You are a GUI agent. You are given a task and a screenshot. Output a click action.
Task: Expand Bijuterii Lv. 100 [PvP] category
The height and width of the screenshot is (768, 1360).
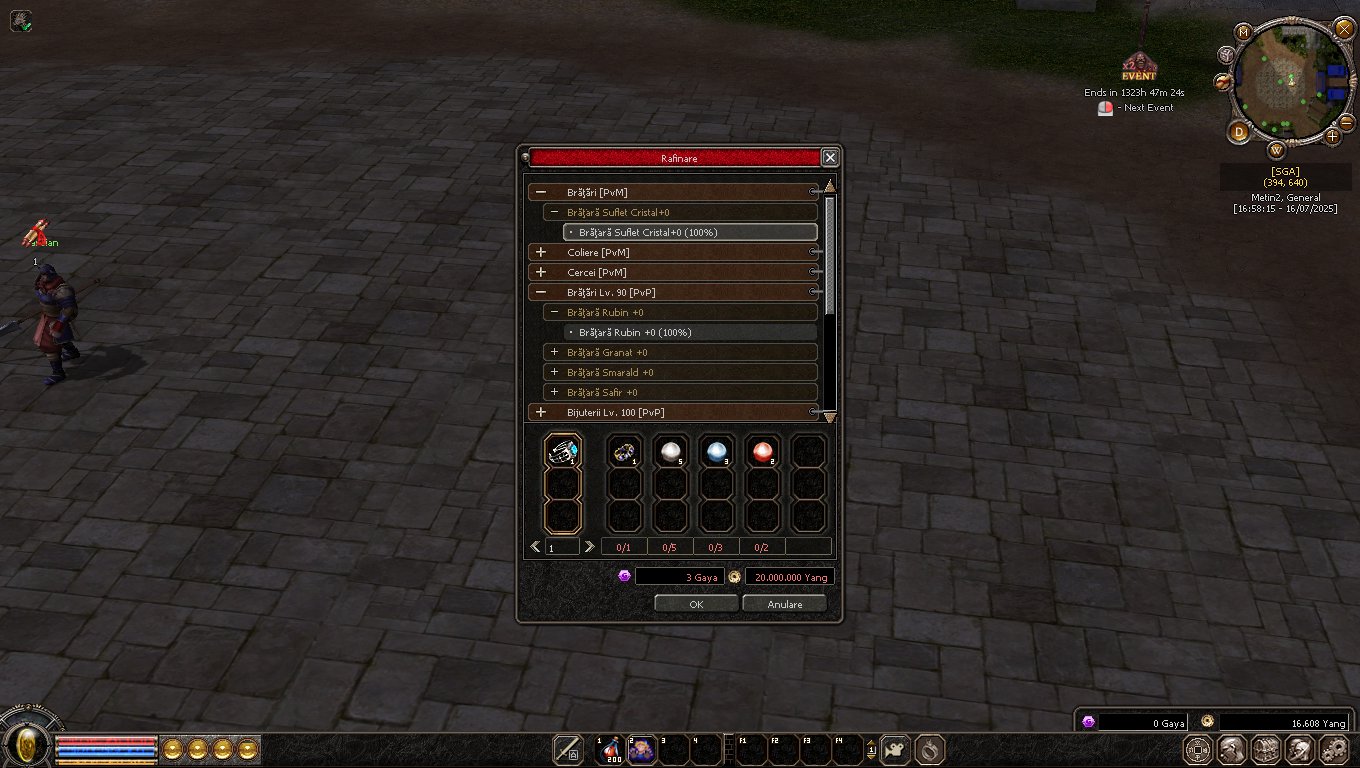coord(541,412)
